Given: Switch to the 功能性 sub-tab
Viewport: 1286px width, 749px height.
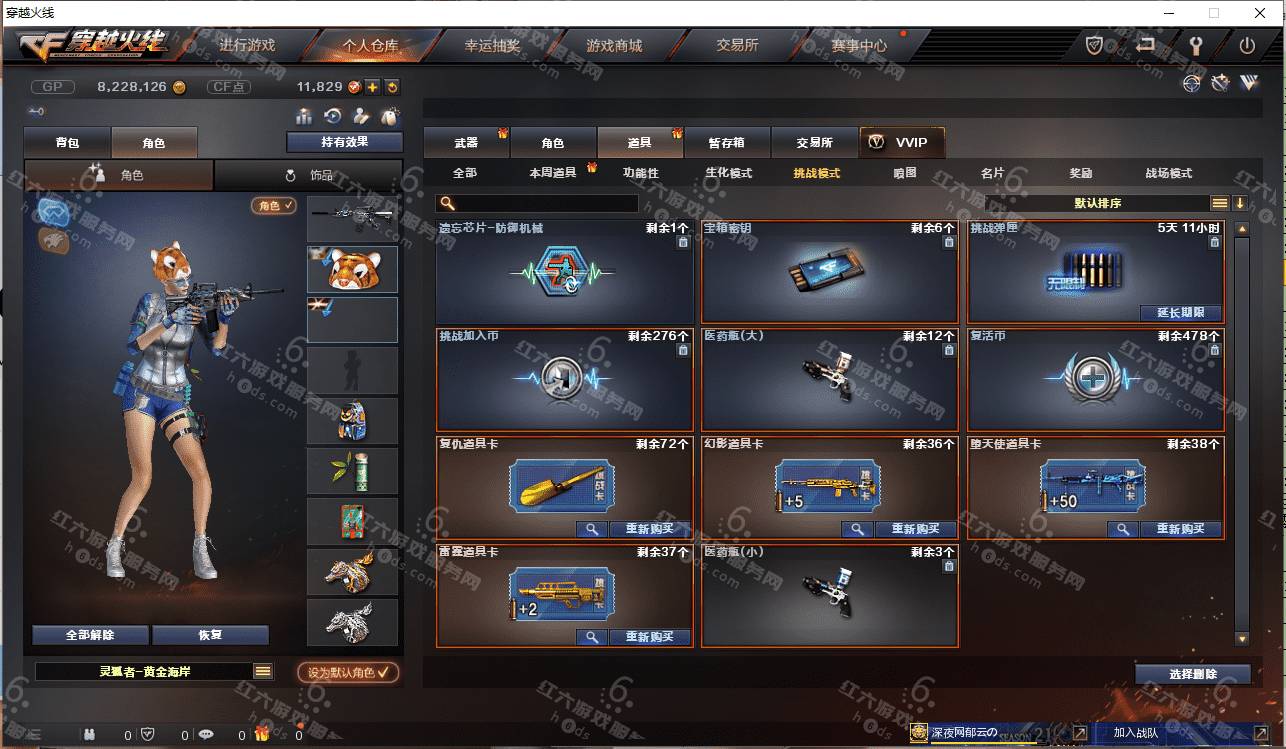Looking at the screenshot, I should [641, 173].
